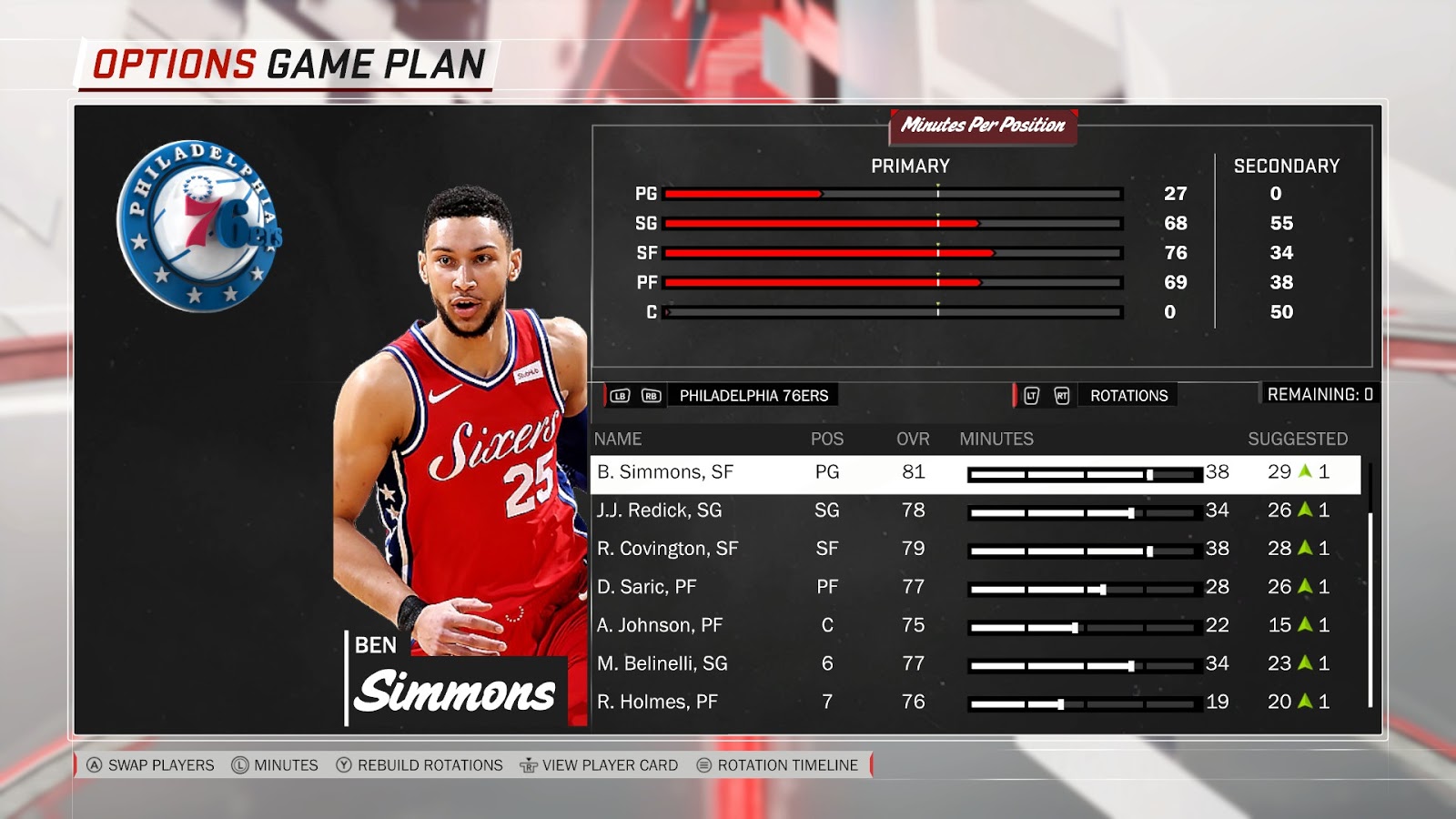Screen dimensions: 1456x819
Task: Toggle the green suggested arrow for R. Holmes
Action: 1305,702
